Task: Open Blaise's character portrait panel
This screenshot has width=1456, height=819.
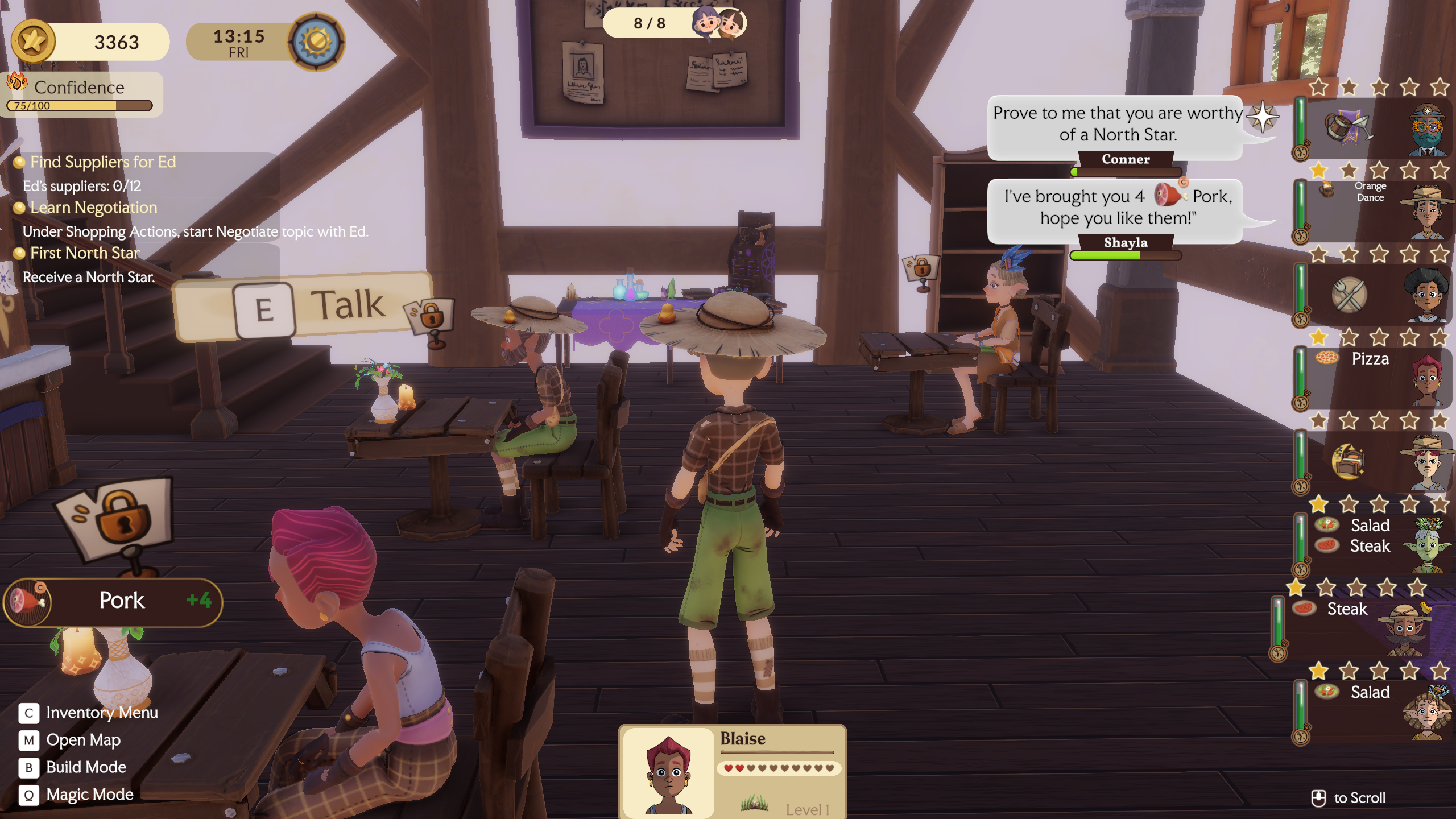Action: (669, 772)
